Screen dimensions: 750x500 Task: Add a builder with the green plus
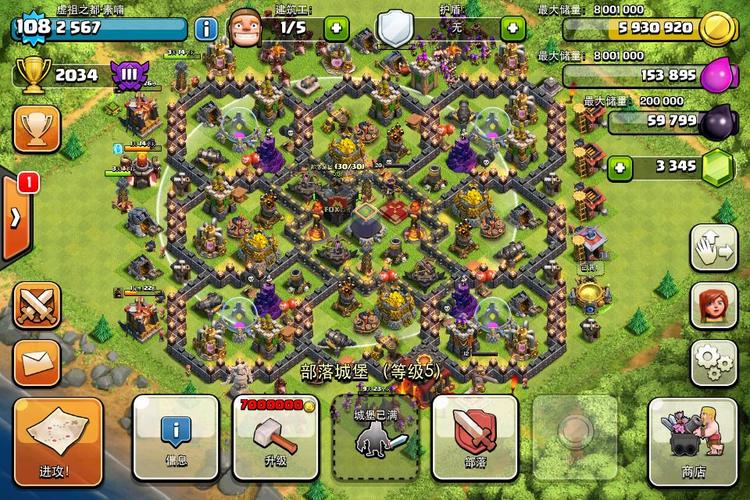click(336, 28)
